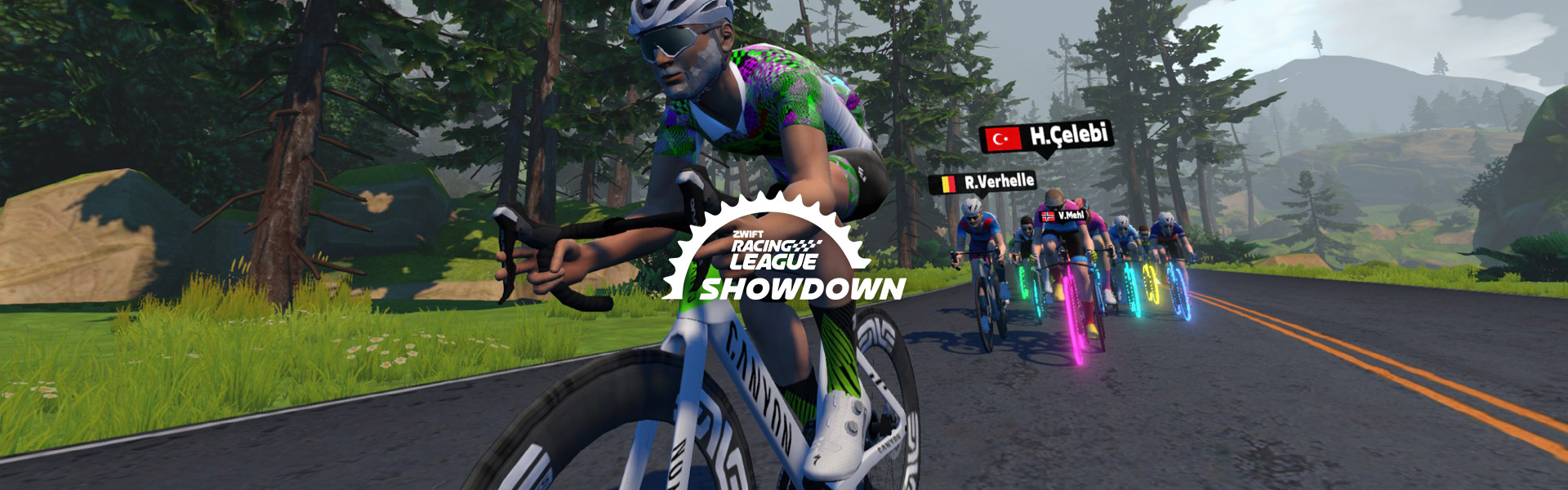Click the R.Verhelle rider name tag
The width and height of the screenshot is (1568, 490).
pos(982,182)
